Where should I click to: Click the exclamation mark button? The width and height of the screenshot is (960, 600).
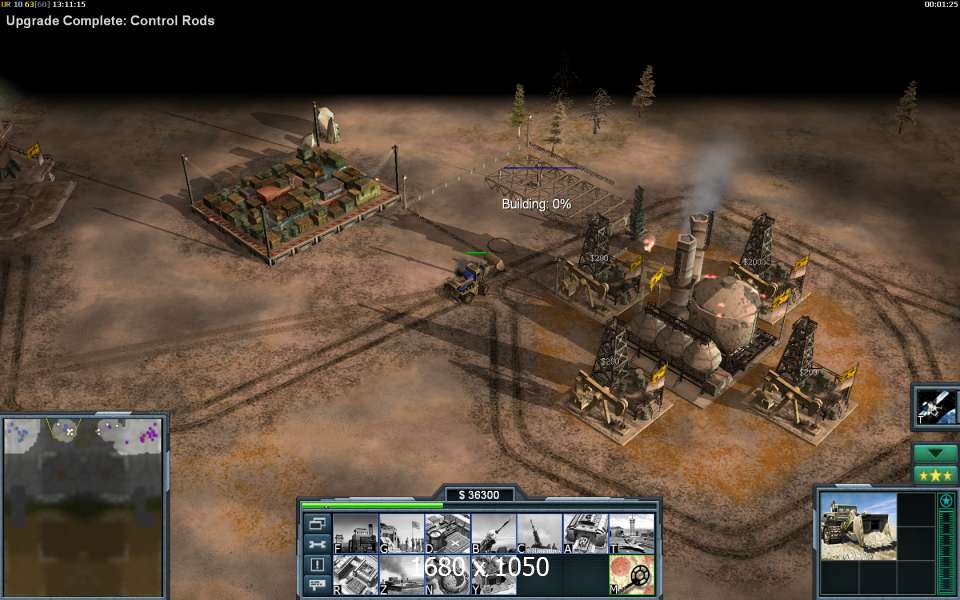[317, 564]
